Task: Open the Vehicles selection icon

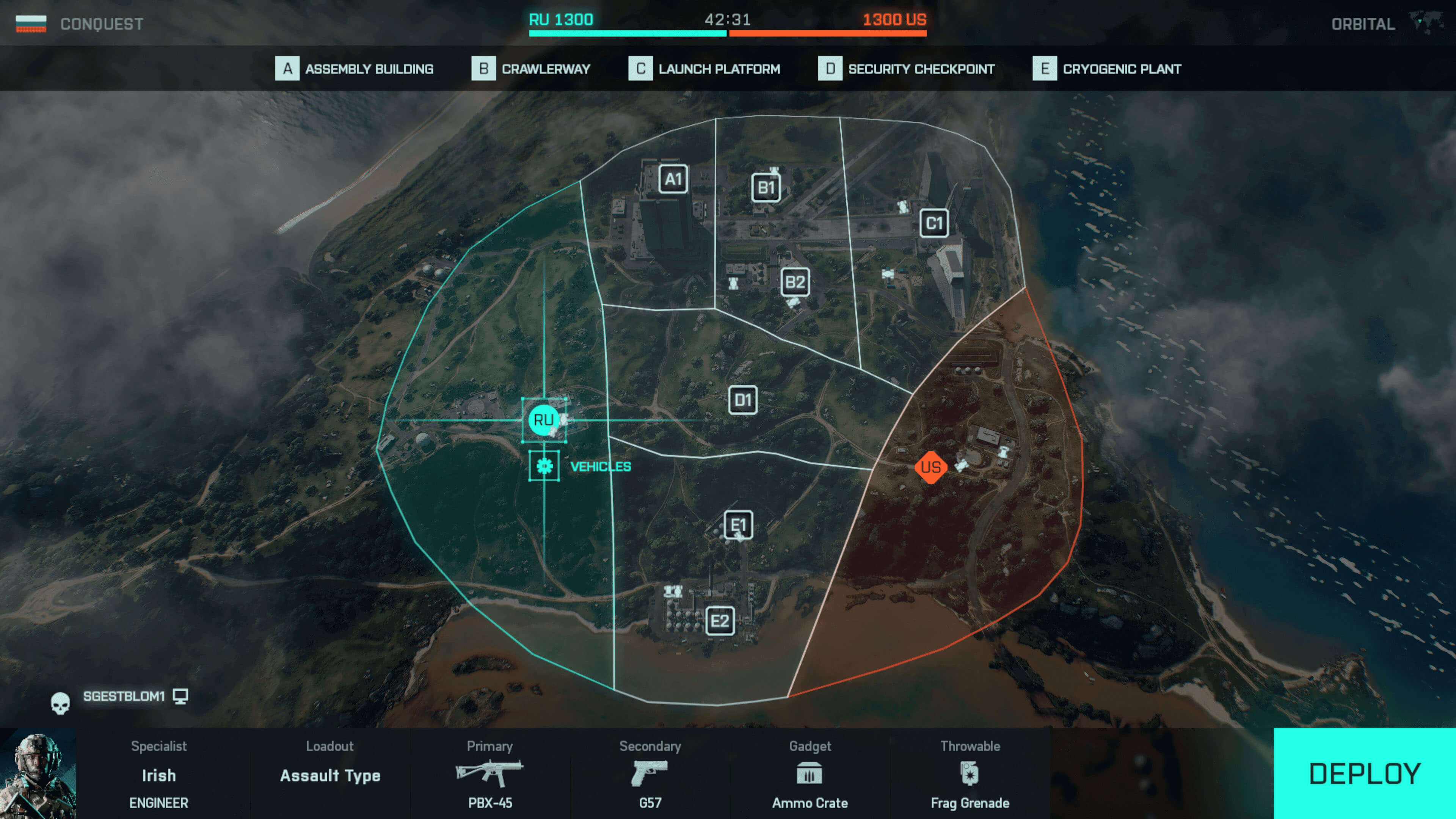Action: [x=544, y=466]
